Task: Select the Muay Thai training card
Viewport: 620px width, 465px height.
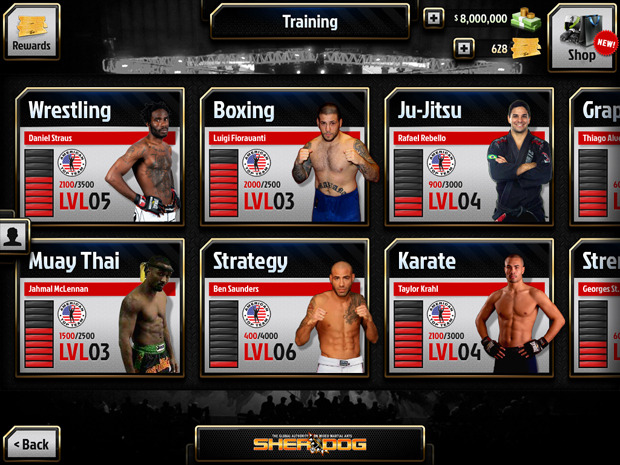Action: tap(101, 308)
